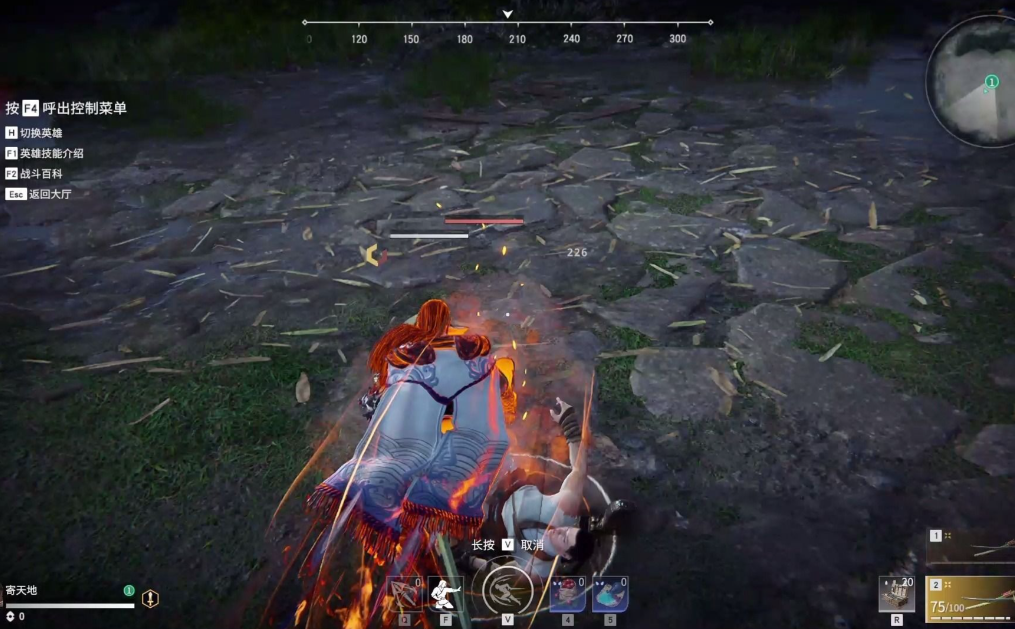Trigger the dashing figure ultimate icon
The image size is (1015, 629).
click(x=507, y=590)
